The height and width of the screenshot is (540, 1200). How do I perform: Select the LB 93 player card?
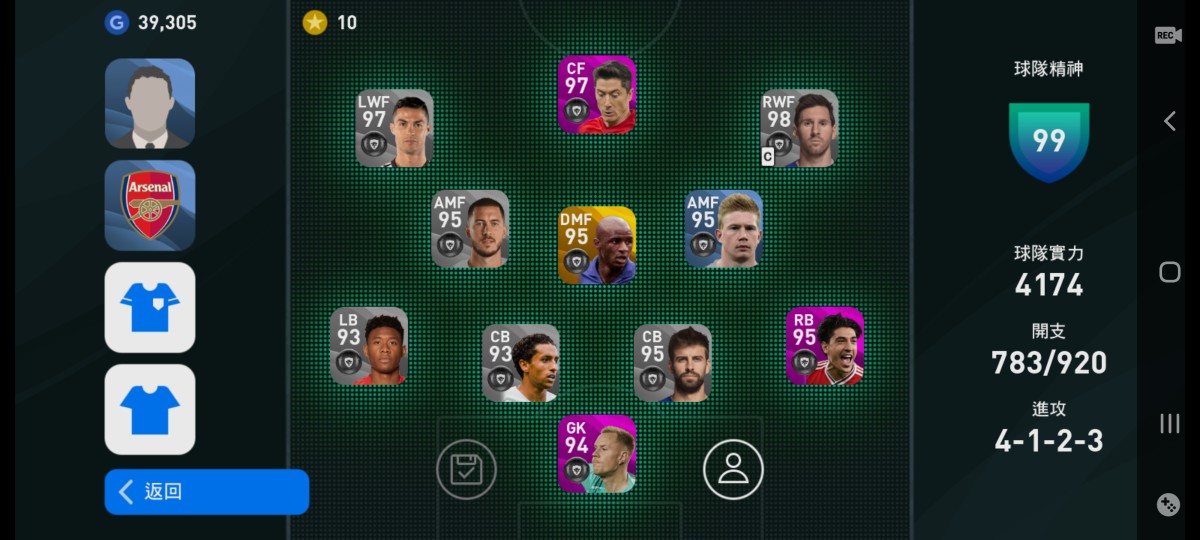tap(369, 346)
